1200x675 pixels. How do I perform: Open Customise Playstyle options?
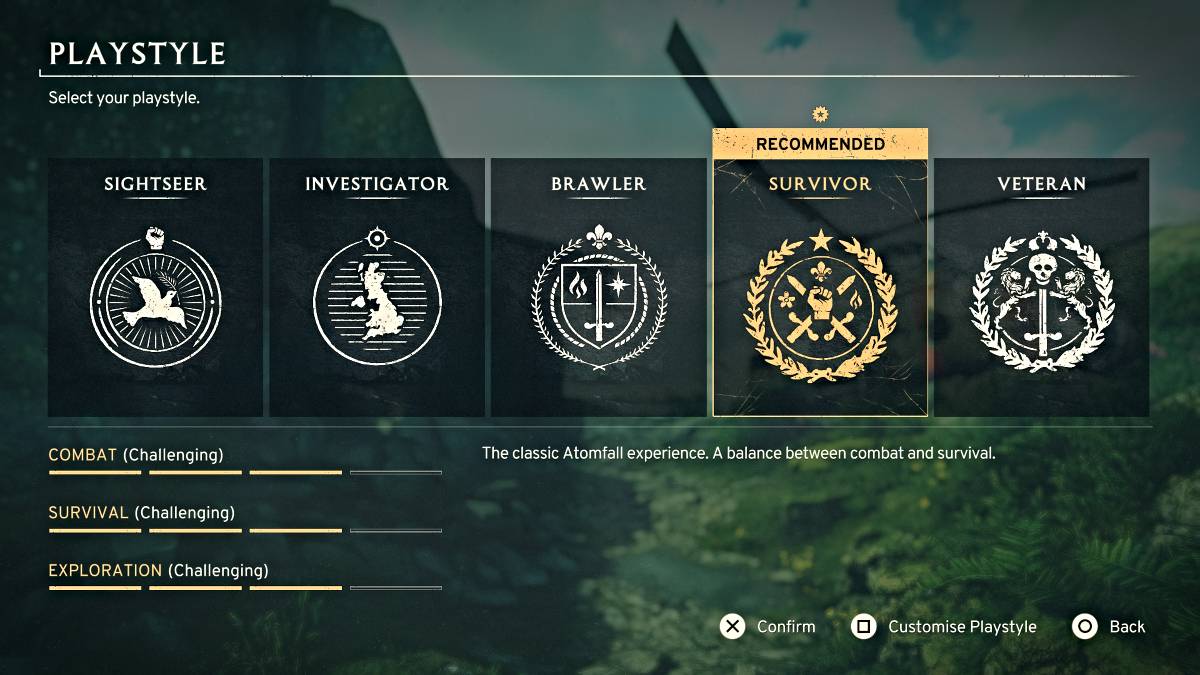point(944,627)
